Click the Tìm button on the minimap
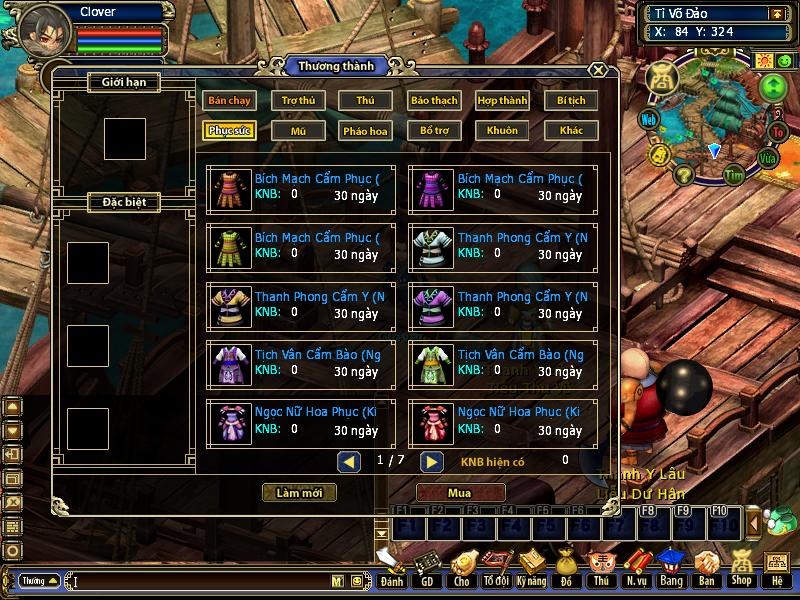 point(736,174)
